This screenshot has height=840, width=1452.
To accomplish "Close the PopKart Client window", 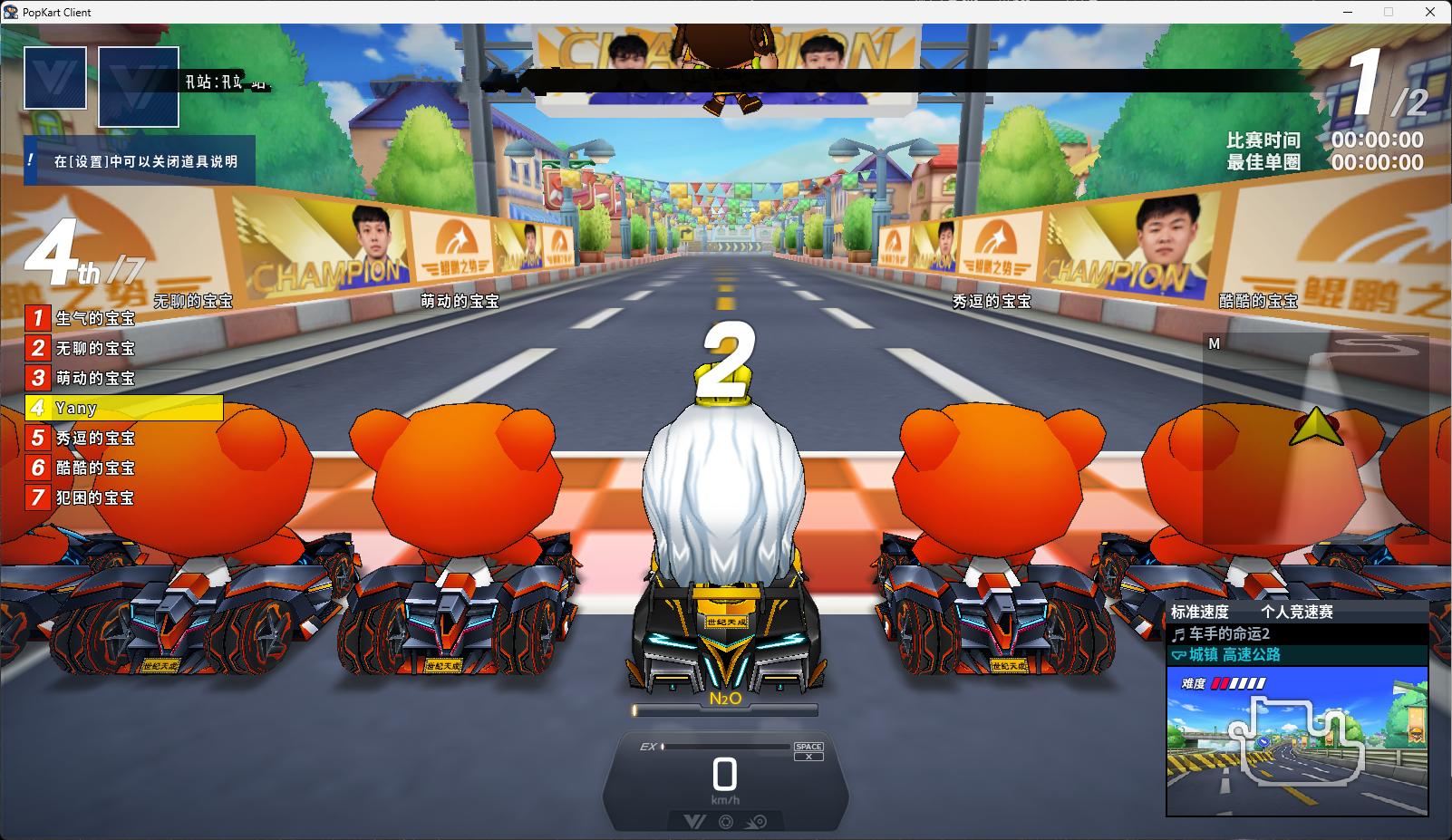I will pos(1431,12).
